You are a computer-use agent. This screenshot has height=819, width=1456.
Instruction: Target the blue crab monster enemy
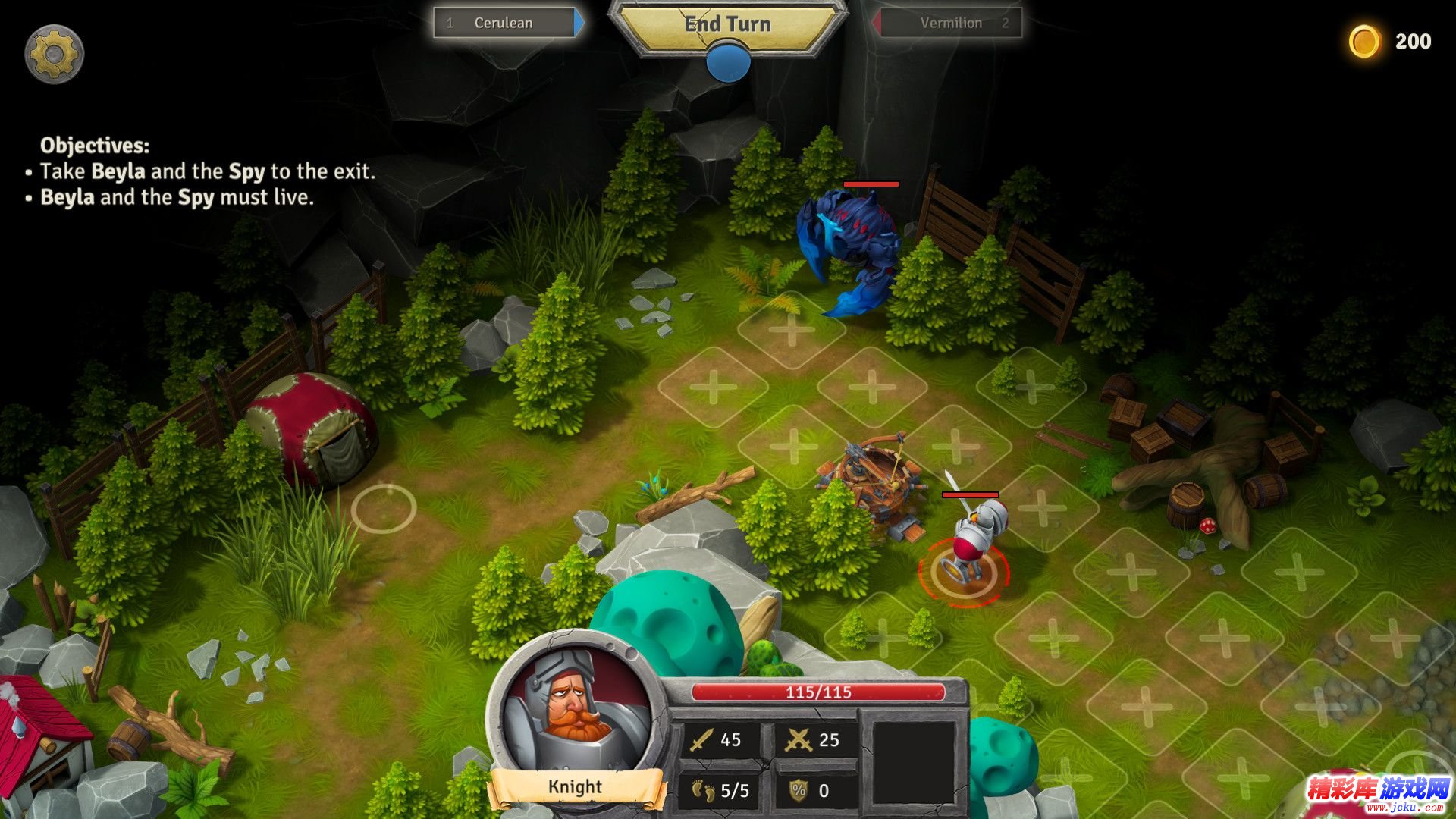coord(849,246)
